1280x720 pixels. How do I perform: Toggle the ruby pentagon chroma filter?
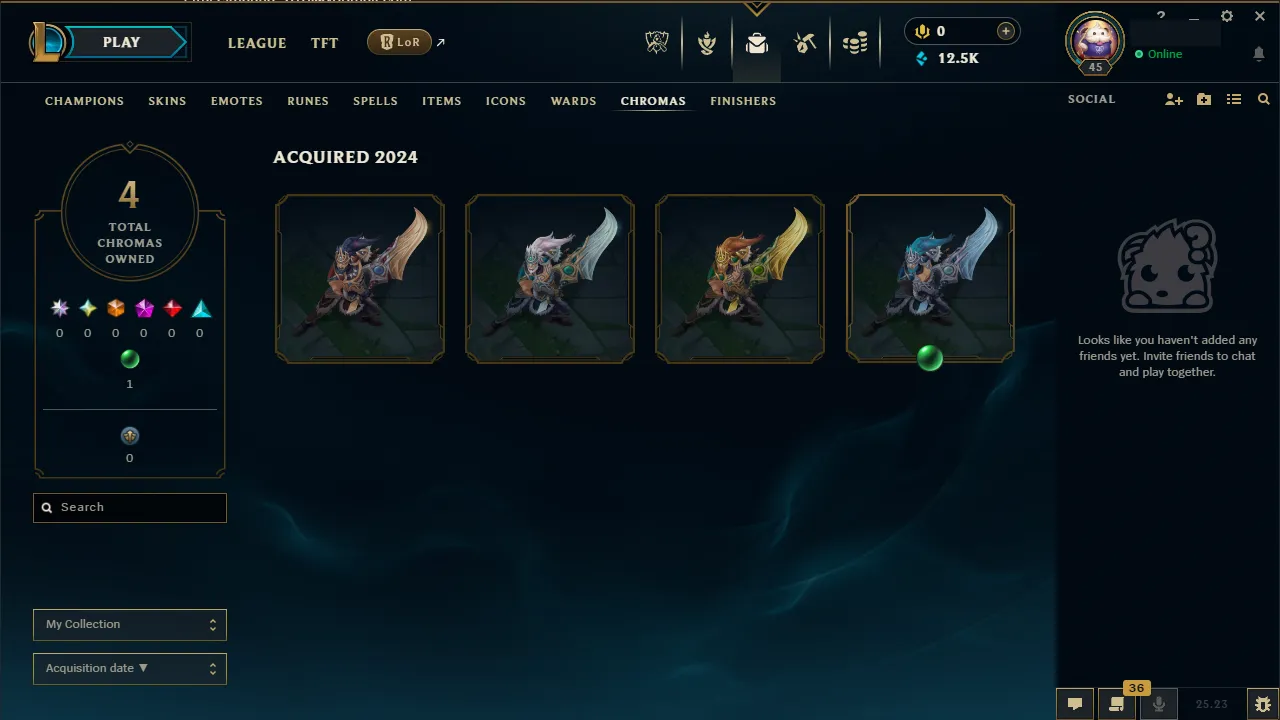[143, 308]
